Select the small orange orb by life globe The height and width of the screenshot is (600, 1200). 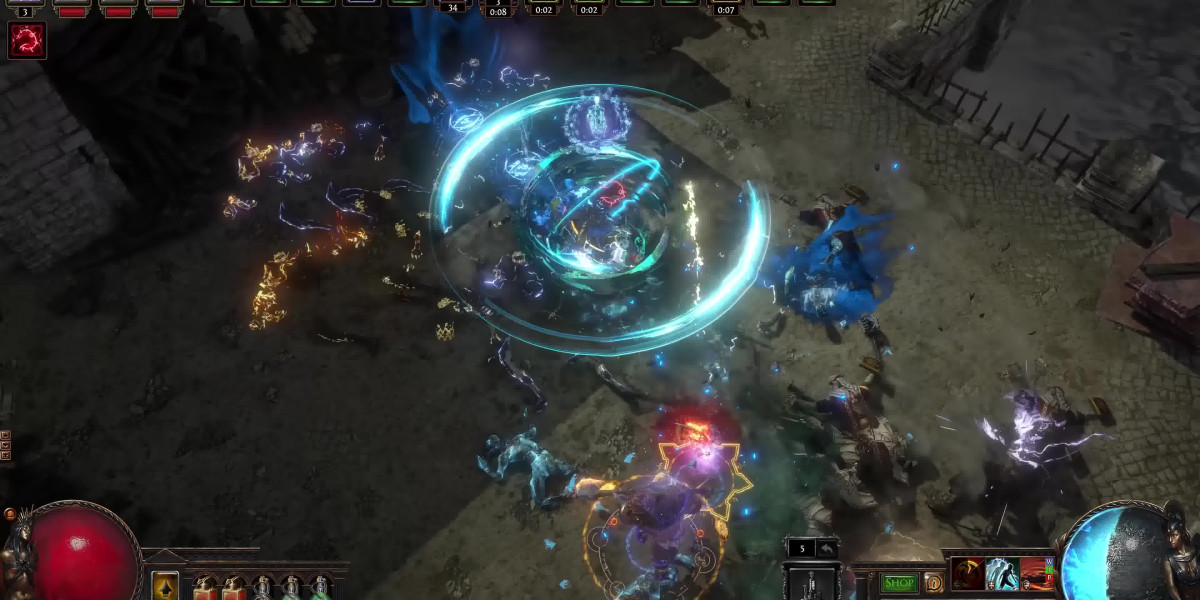click(10, 515)
